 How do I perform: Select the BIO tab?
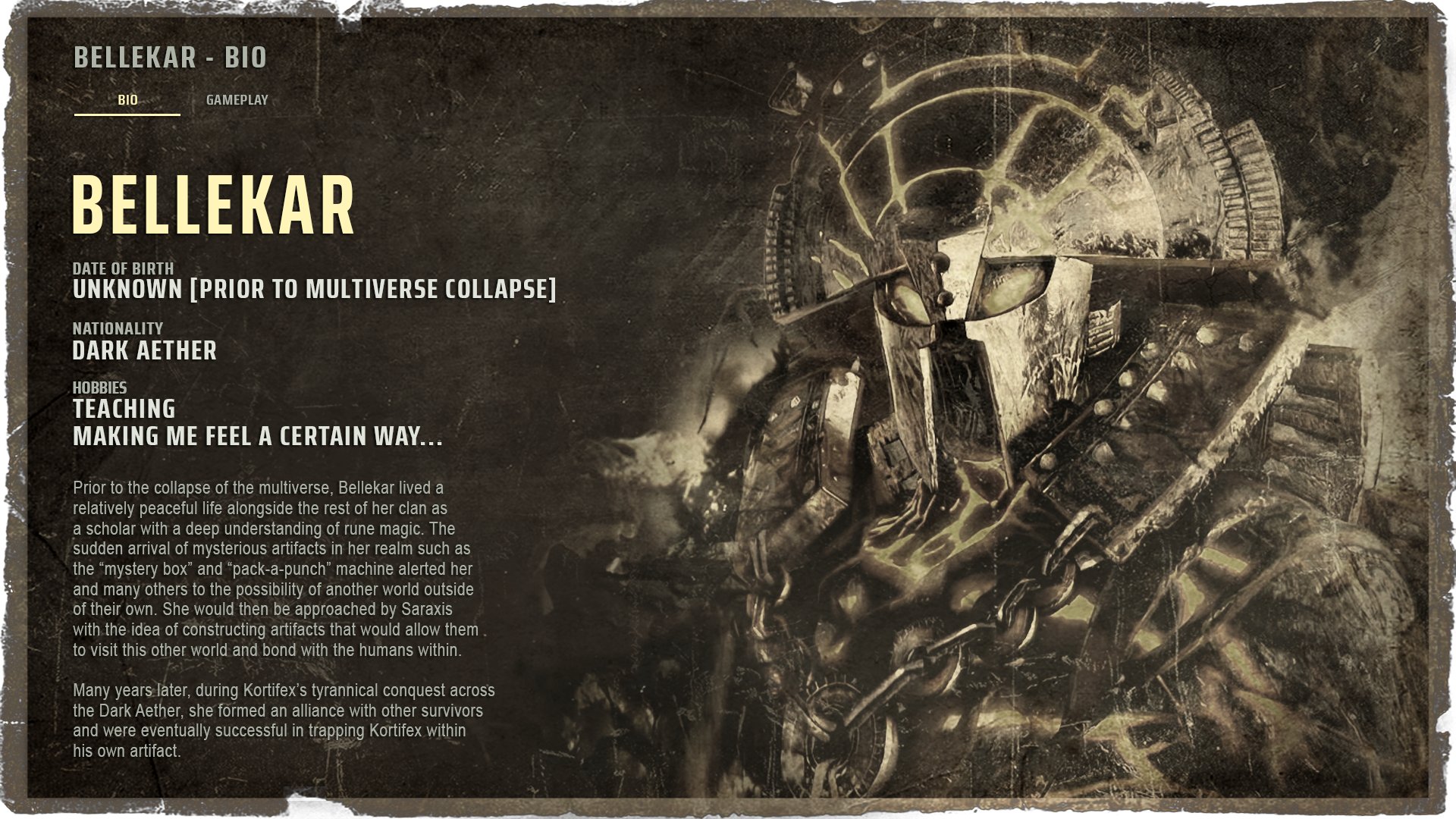pos(127,98)
